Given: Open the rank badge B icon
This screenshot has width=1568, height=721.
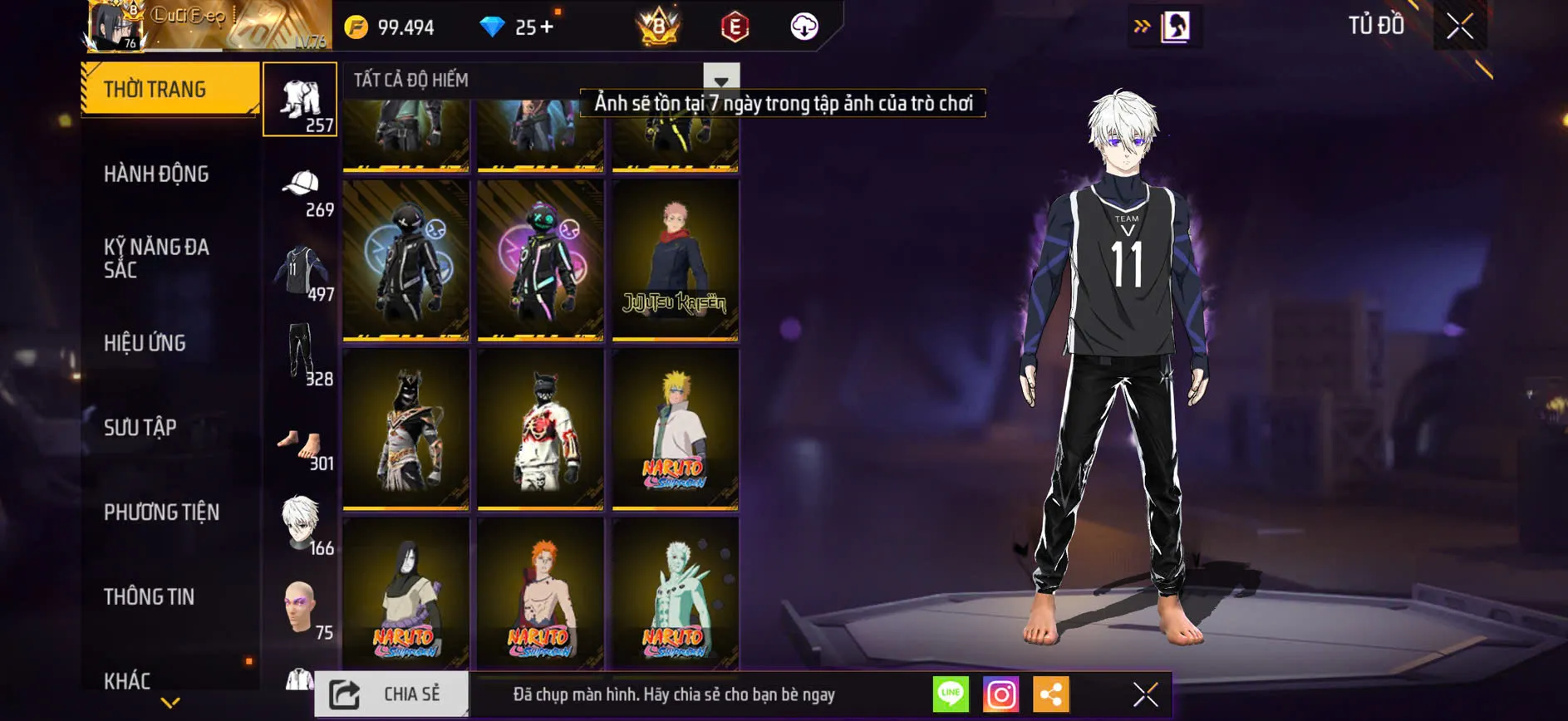Looking at the screenshot, I should 656,26.
